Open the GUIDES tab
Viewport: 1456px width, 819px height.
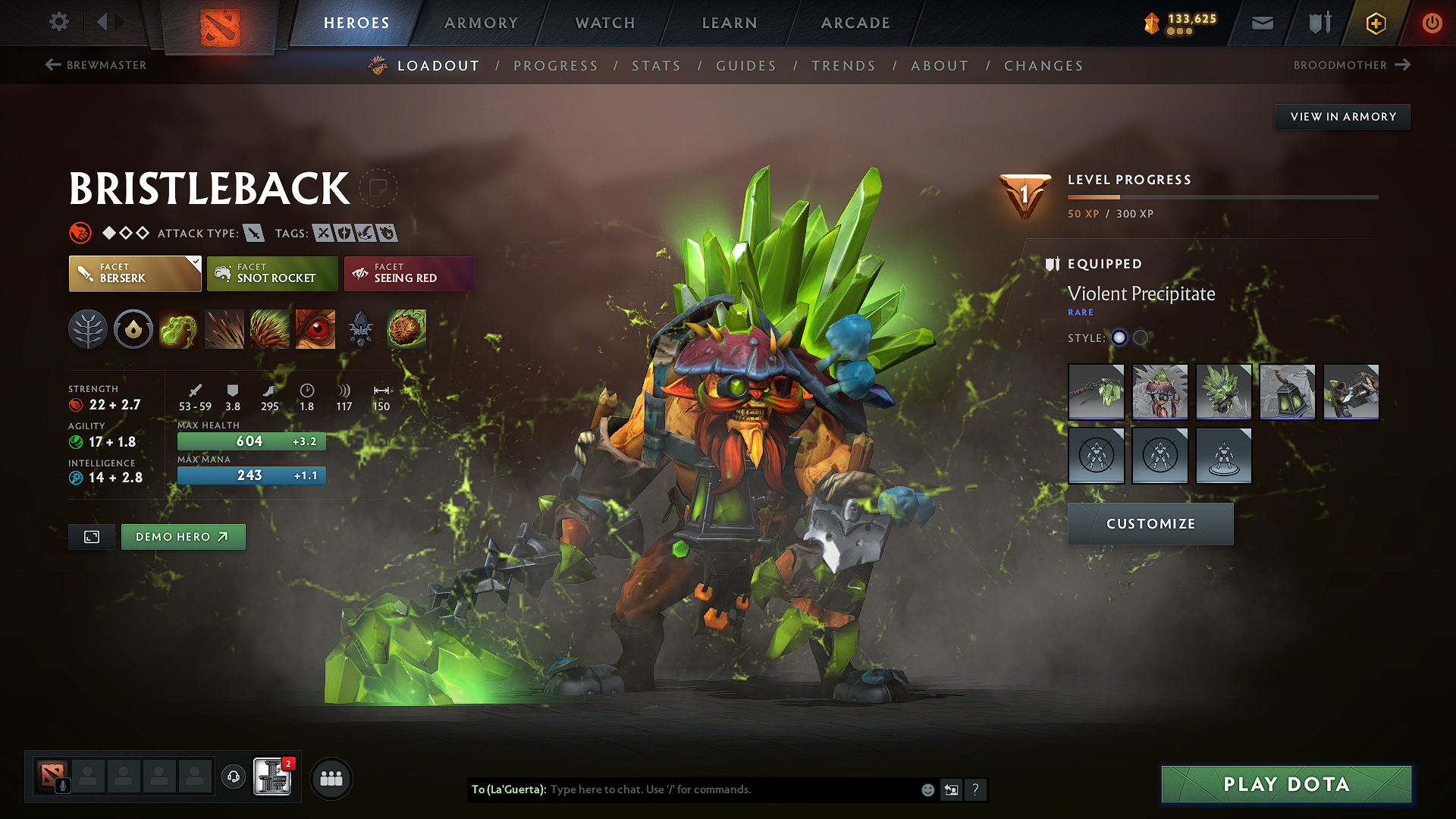pos(745,66)
